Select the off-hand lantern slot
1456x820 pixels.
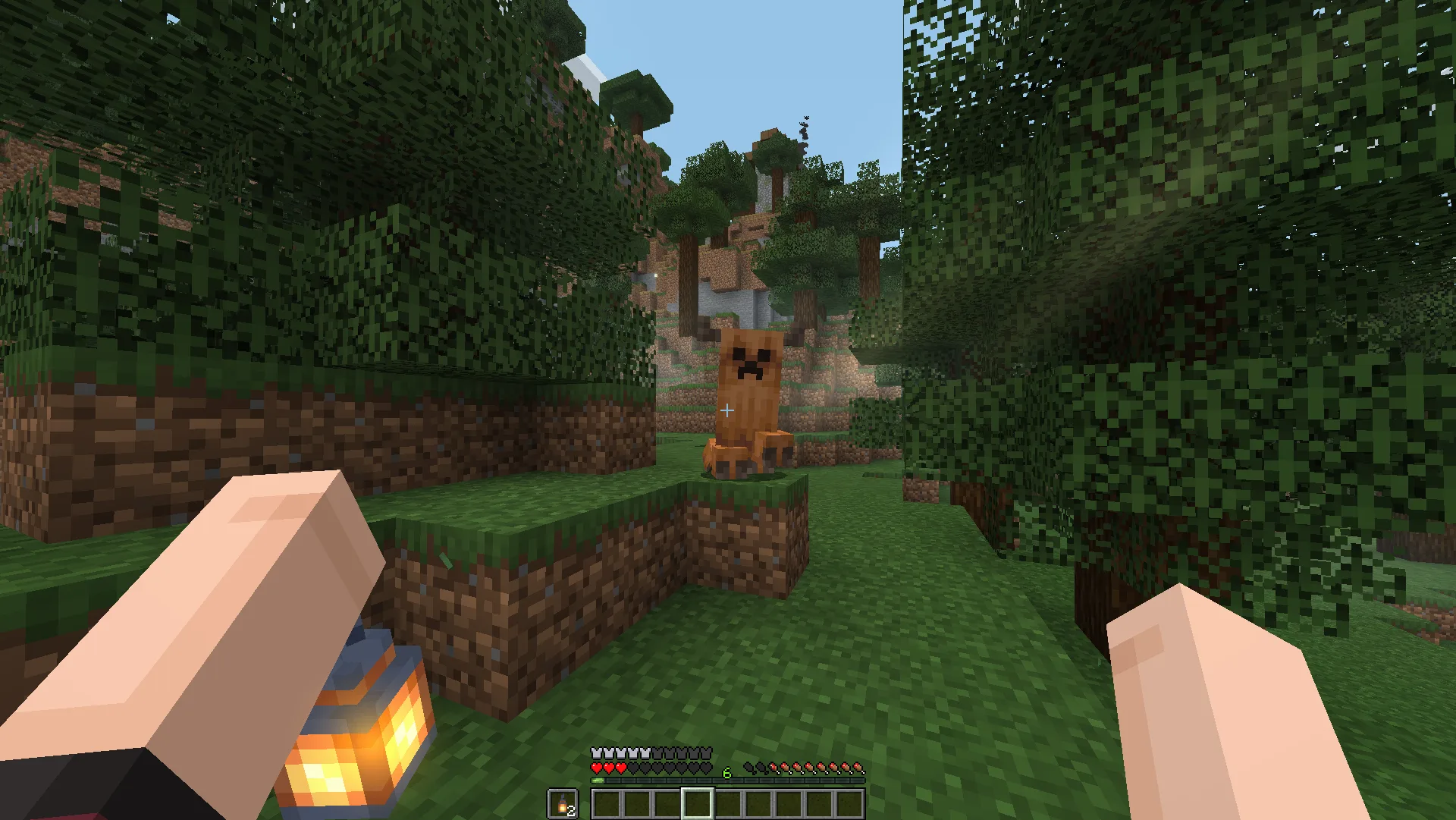pyautogui.click(x=562, y=804)
